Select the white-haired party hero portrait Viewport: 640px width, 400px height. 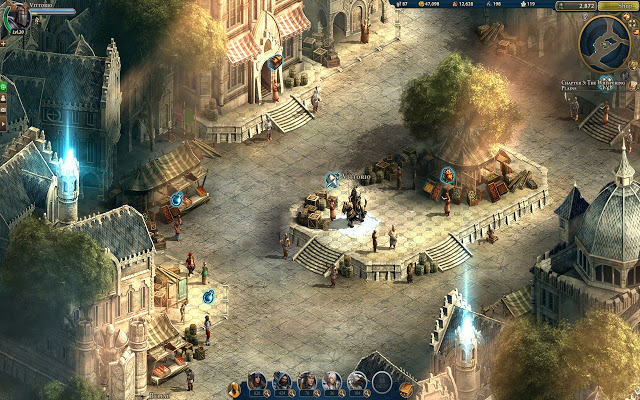click(332, 381)
